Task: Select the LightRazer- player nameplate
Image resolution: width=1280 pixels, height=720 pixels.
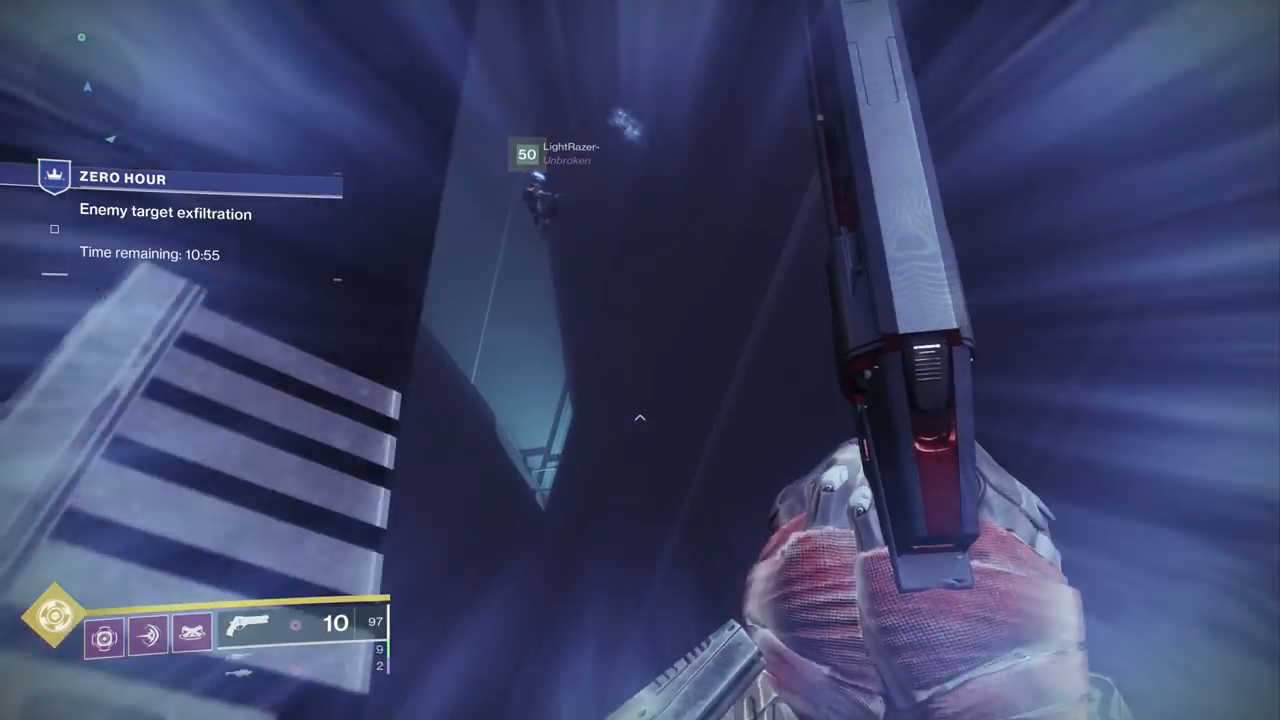Action: (570, 148)
